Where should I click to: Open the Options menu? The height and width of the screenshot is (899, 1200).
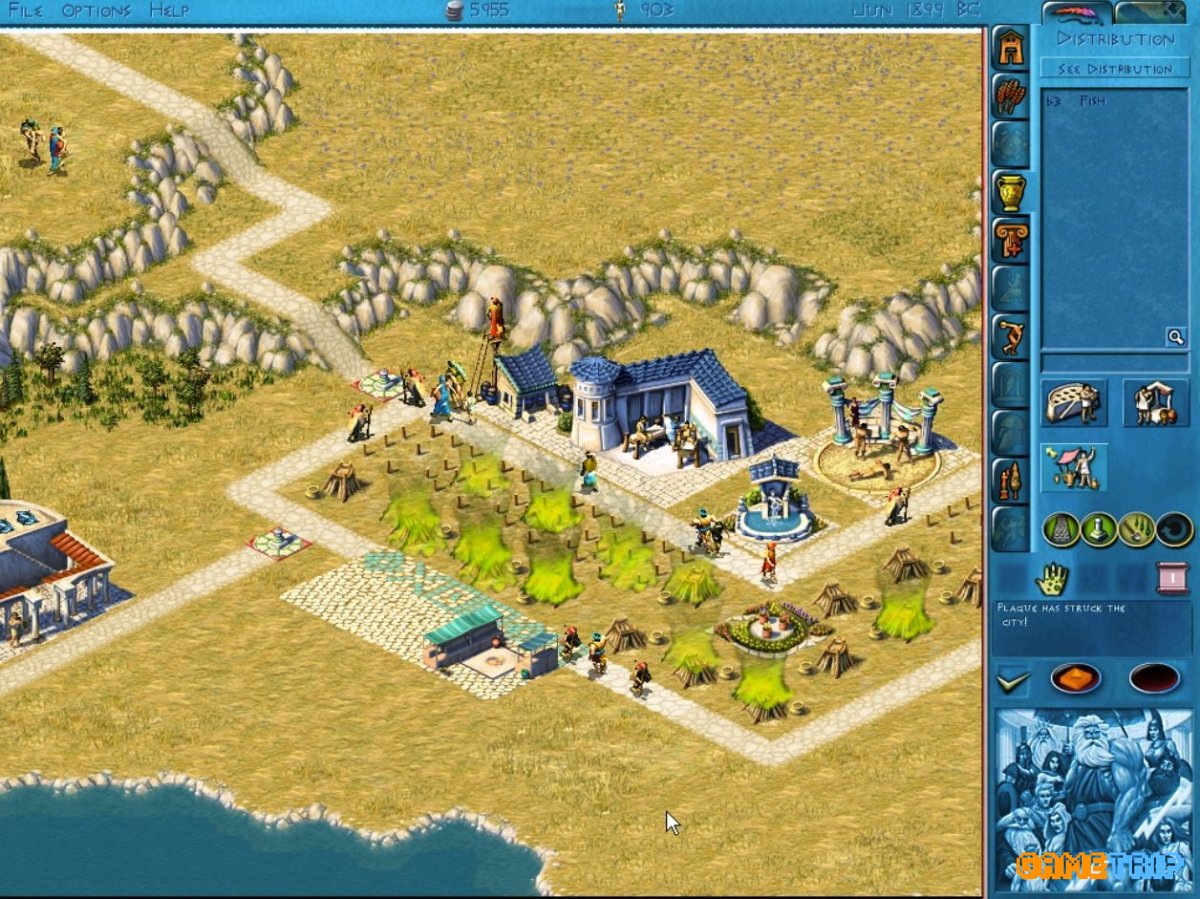[x=96, y=10]
